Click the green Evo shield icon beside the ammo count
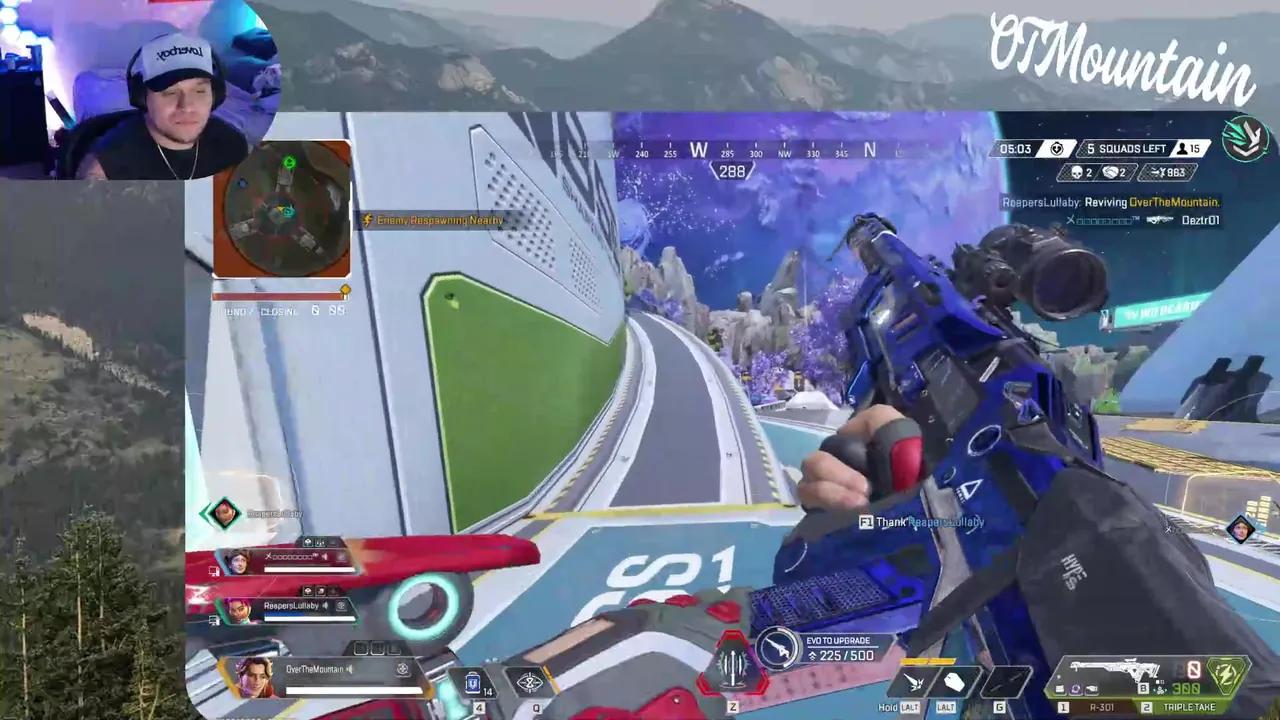 pyautogui.click(x=1225, y=675)
